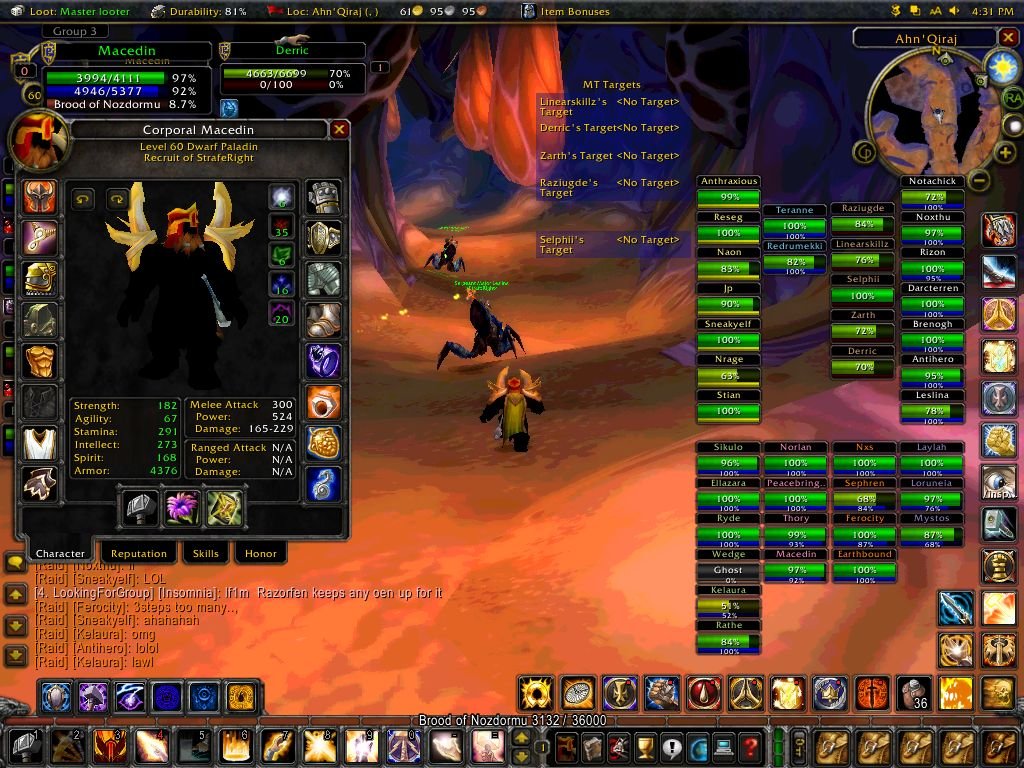Zoom out on the minimap
The height and width of the screenshot is (768, 1024).
[x=980, y=181]
